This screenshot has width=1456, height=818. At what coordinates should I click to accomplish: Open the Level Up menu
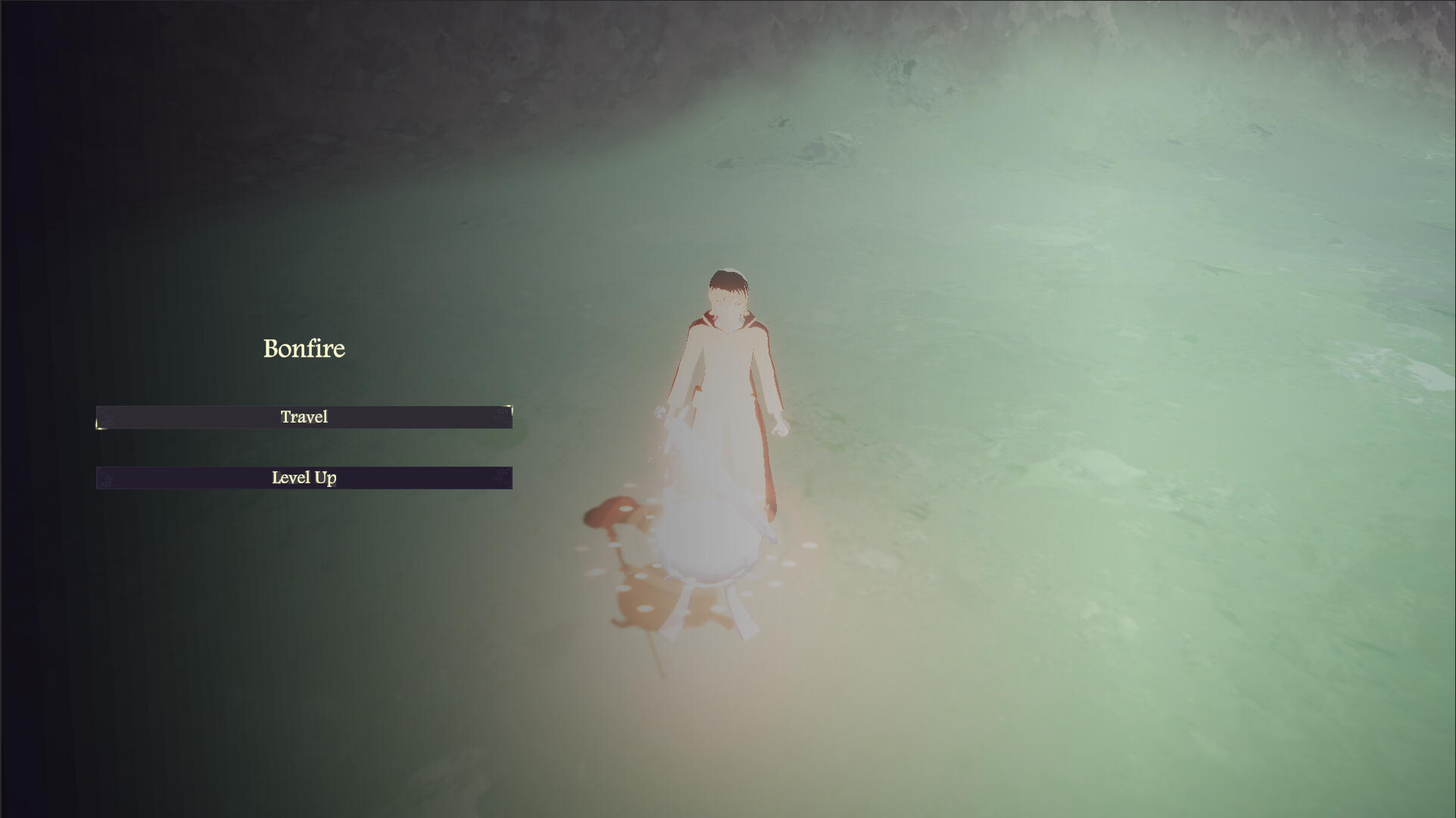[x=304, y=478]
